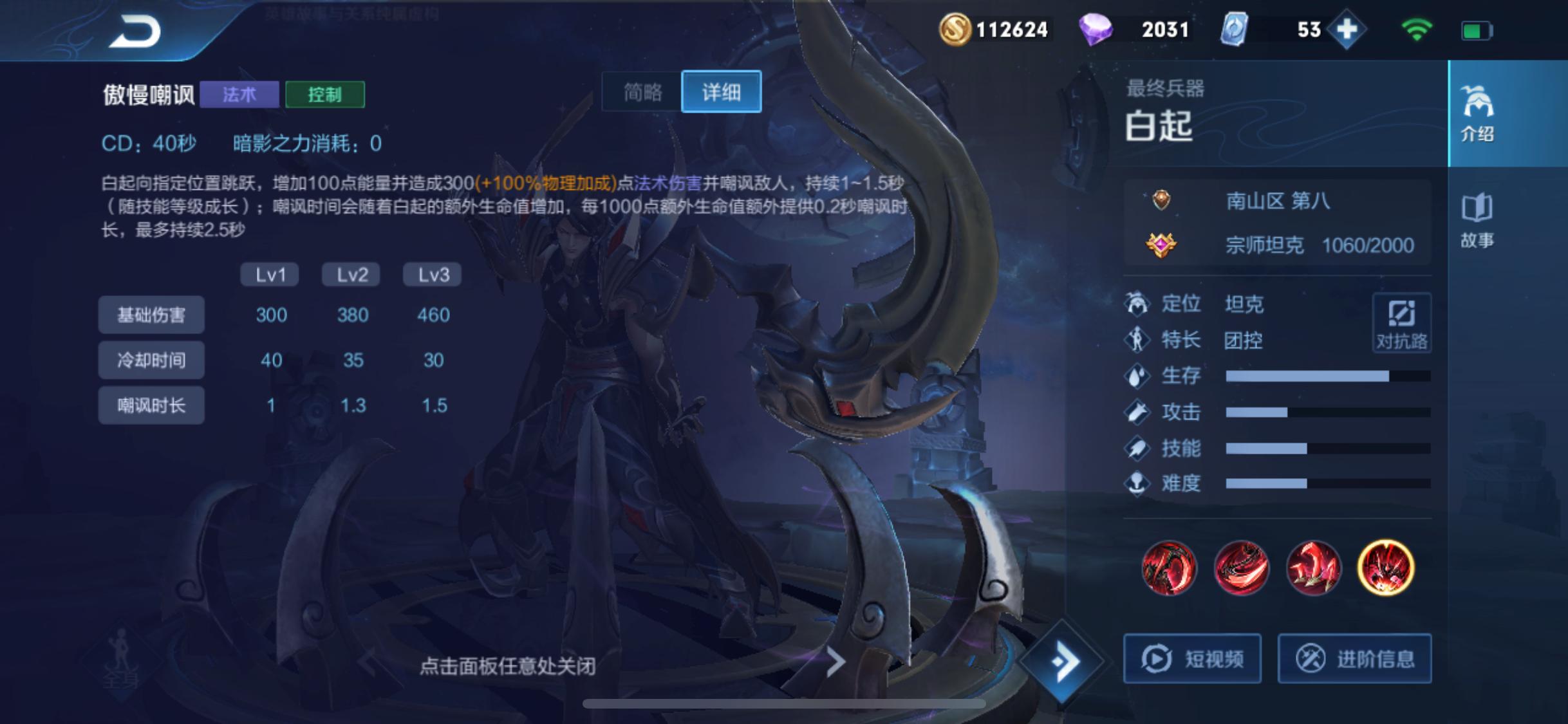Click the gold coin currency icon
The image size is (1568, 724).
click(x=957, y=29)
